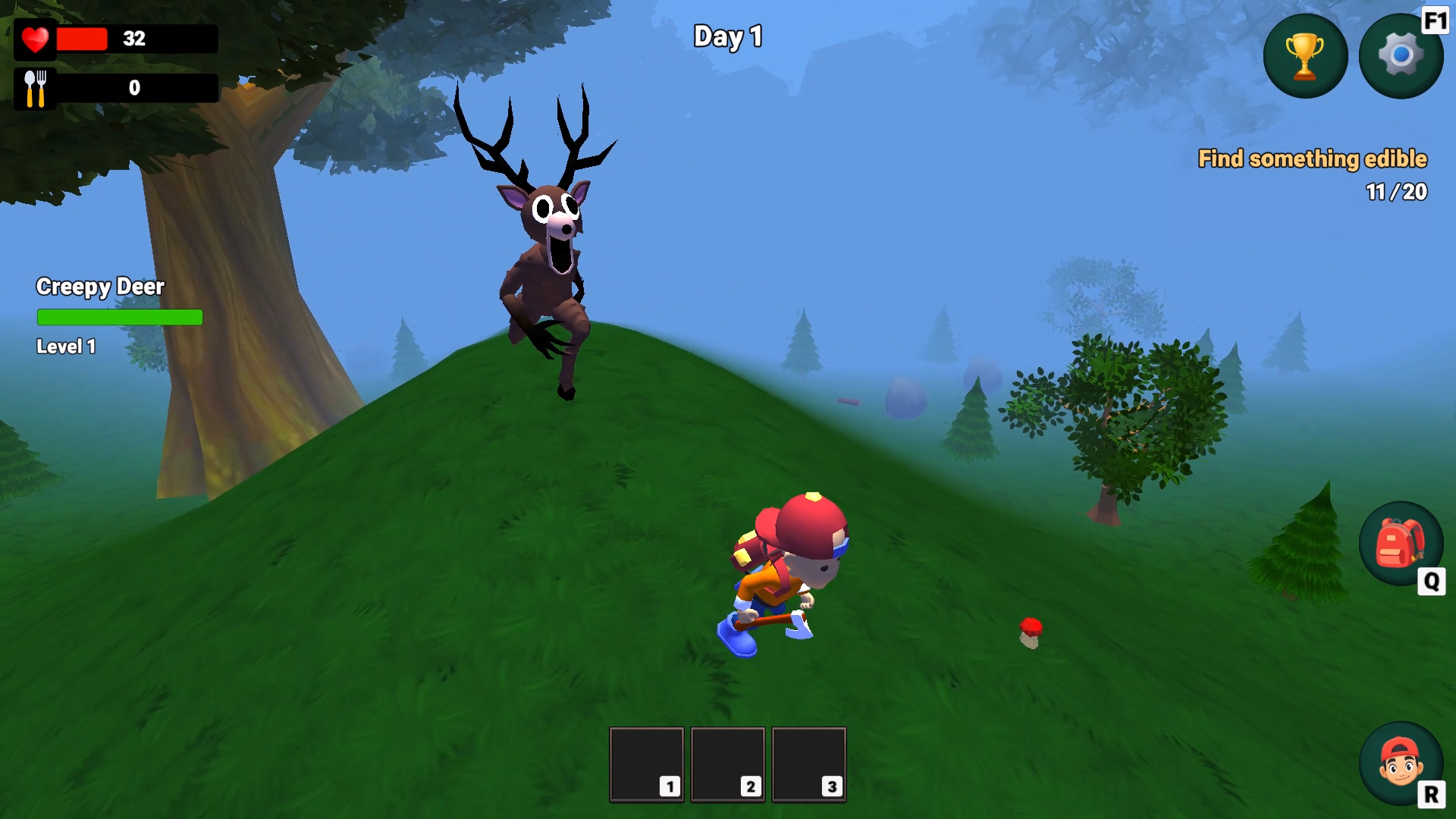Viewport: 1456px width, 819px height.
Task: Select hotbar slot 2
Action: pos(727,764)
